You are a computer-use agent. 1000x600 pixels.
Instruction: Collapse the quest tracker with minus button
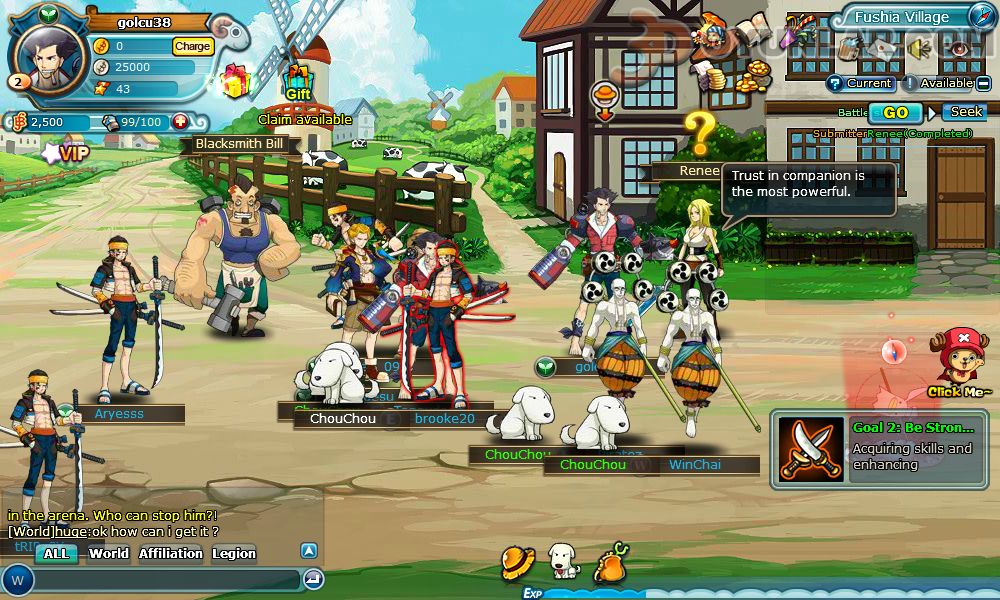point(985,83)
